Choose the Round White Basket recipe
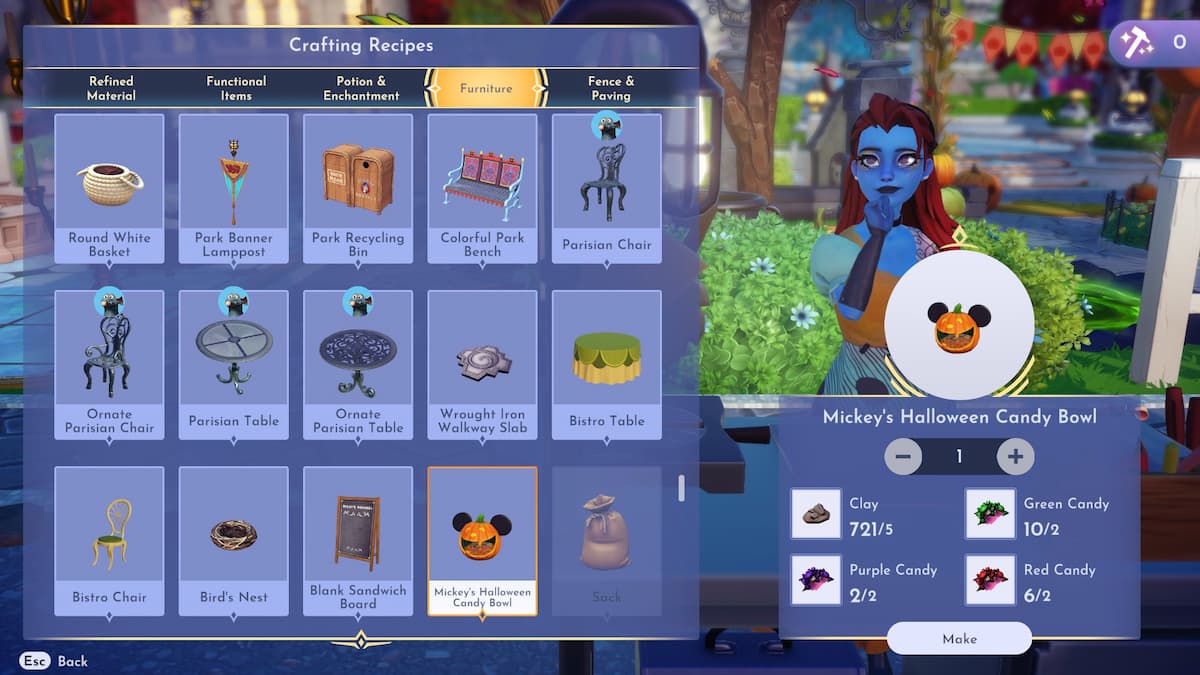The height and width of the screenshot is (675, 1200). (109, 187)
